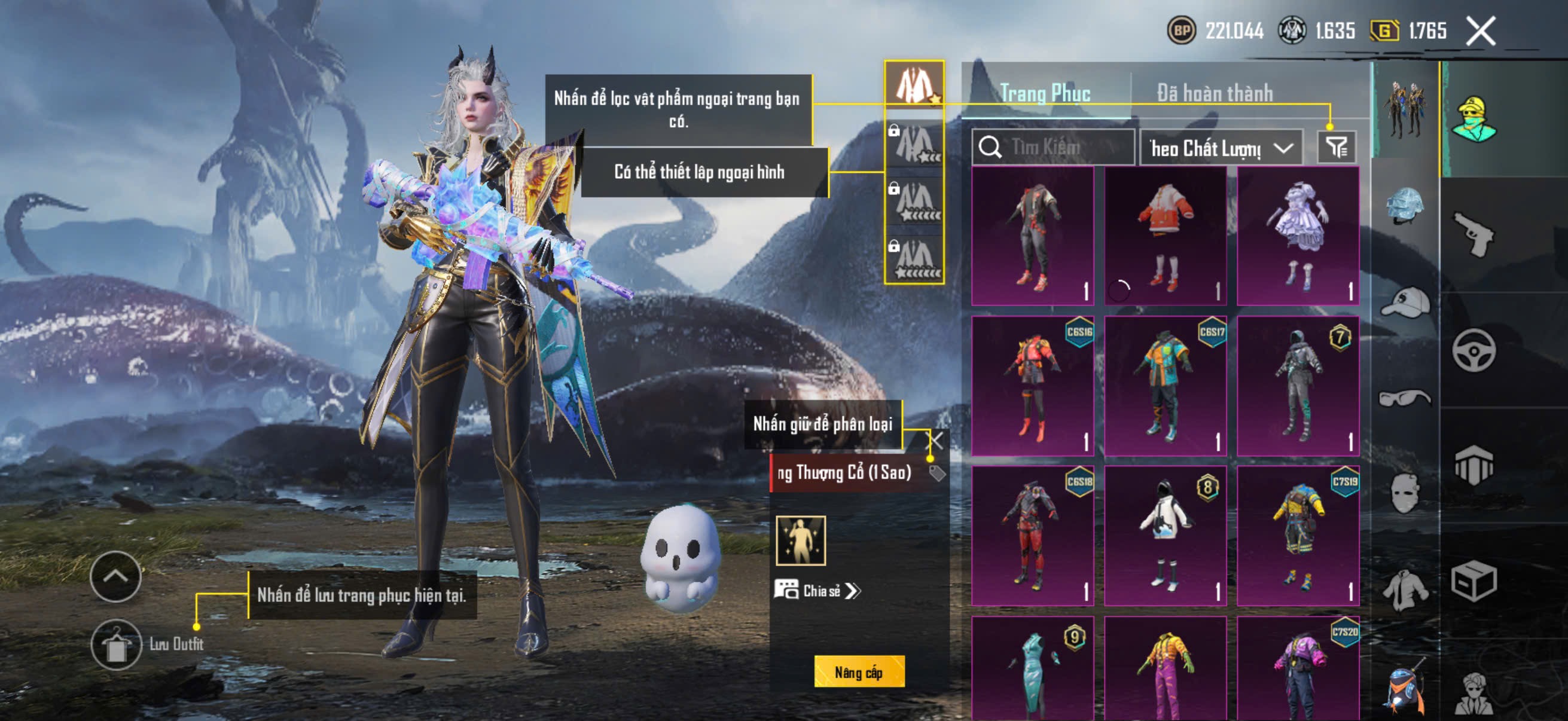
Task: Save the current look with Lưu Outfit
Action: [116, 645]
